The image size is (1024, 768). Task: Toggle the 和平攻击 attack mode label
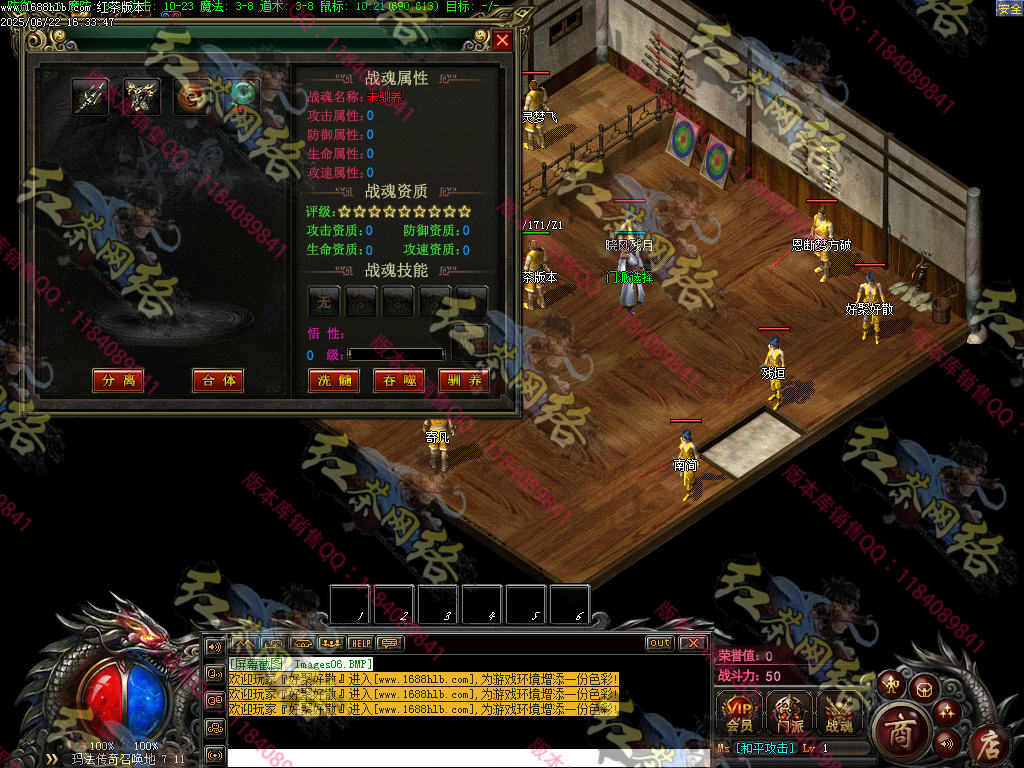[x=765, y=748]
